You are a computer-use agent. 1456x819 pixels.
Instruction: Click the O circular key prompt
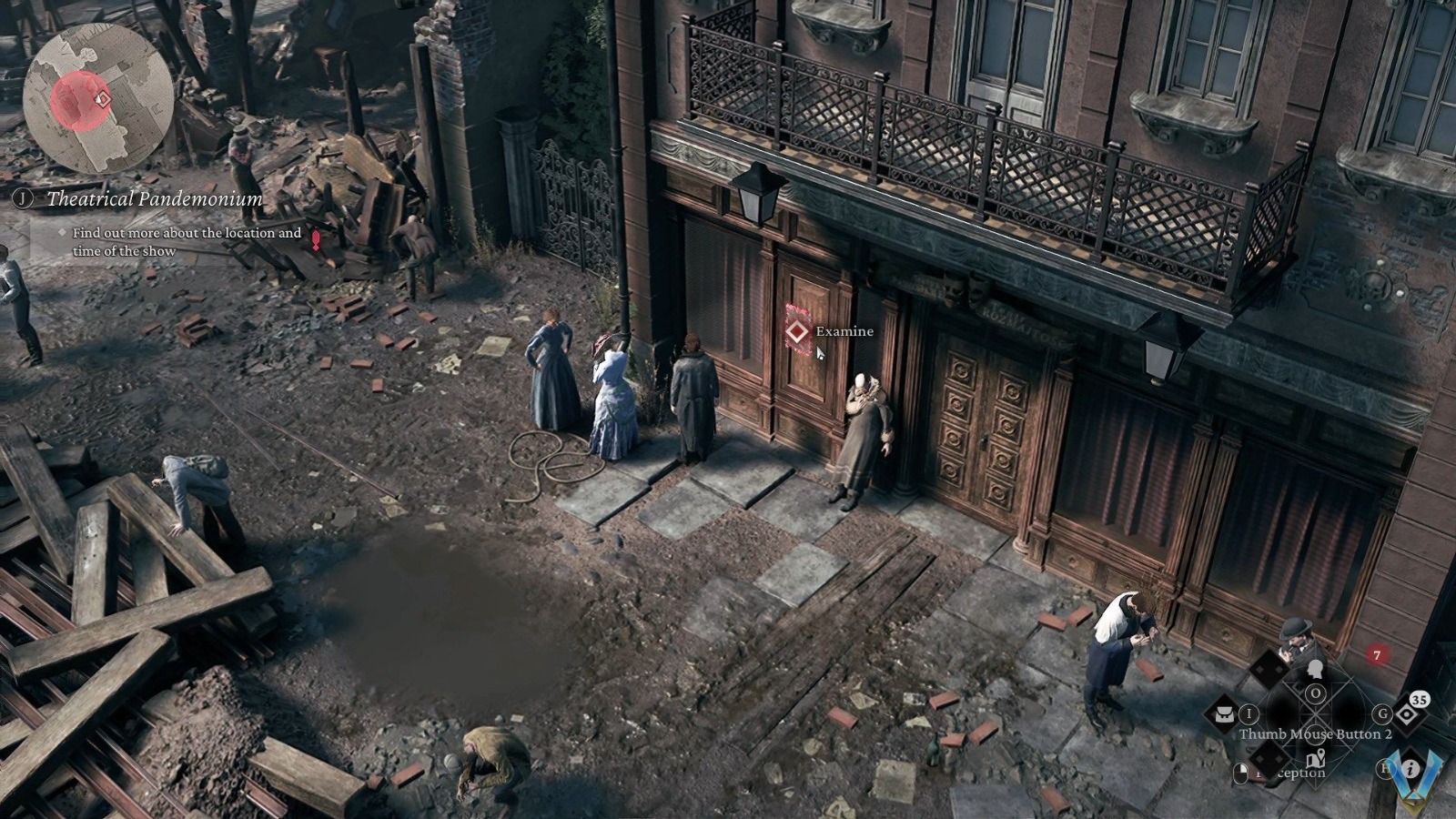(1315, 692)
